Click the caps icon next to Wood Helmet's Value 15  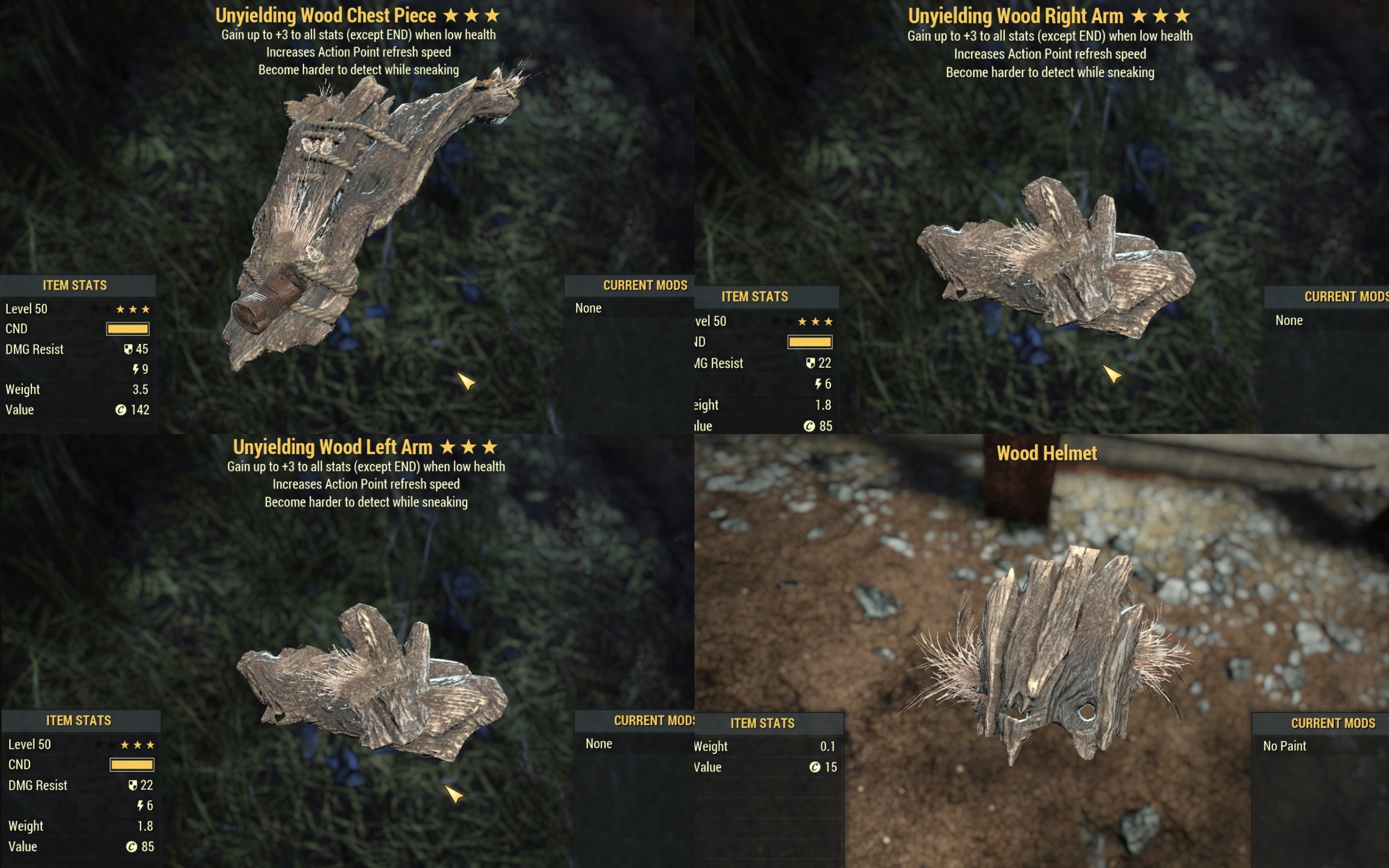(x=815, y=767)
